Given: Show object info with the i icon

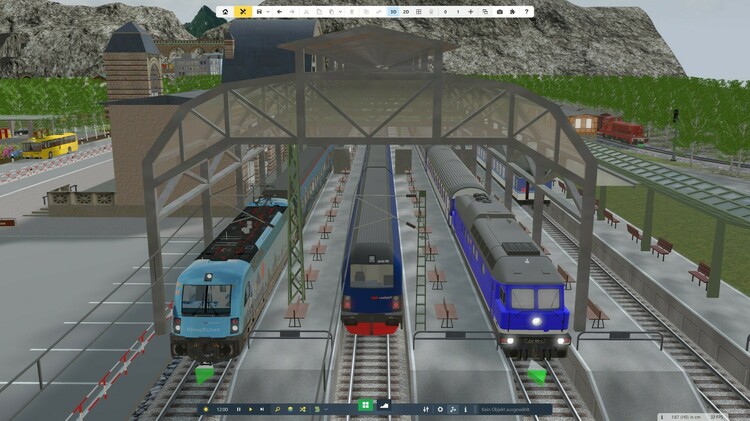Looking at the screenshot, I should (465, 409).
